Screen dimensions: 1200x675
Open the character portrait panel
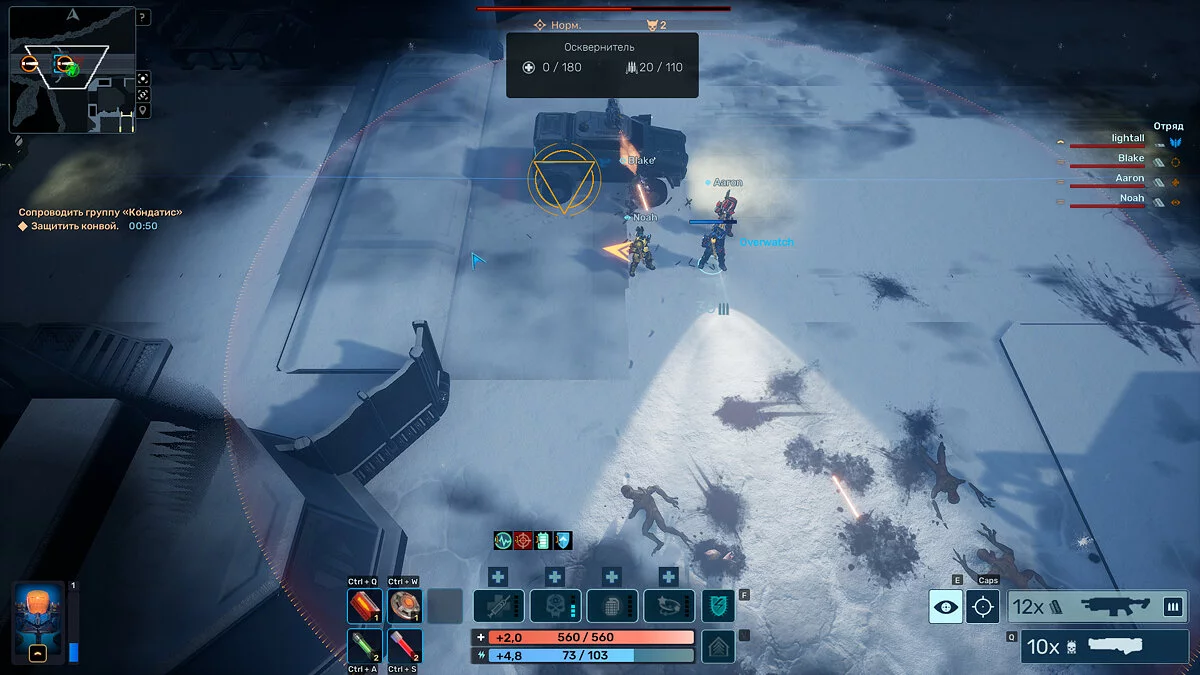(37, 622)
